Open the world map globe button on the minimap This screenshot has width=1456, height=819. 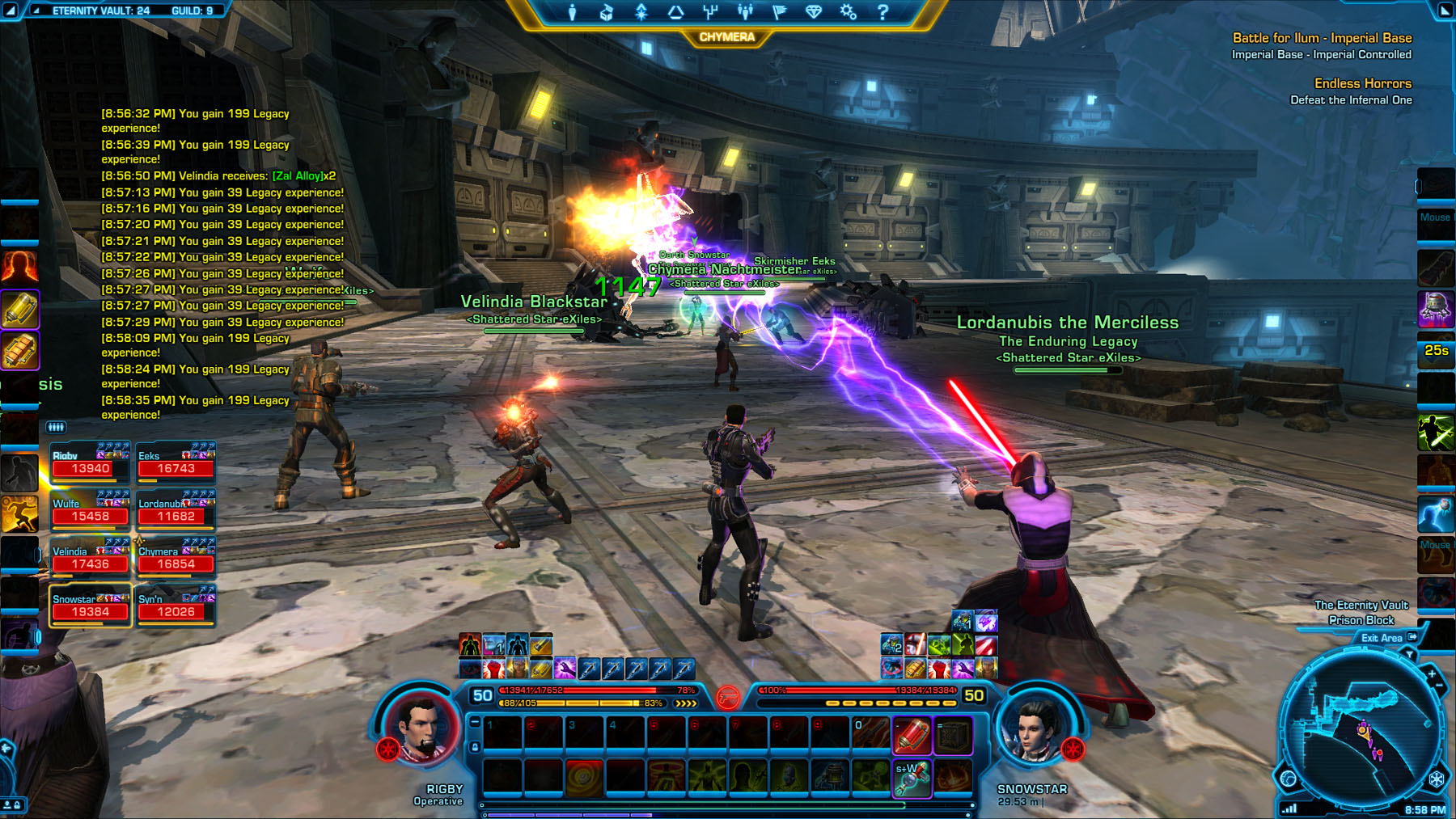click(x=1289, y=779)
